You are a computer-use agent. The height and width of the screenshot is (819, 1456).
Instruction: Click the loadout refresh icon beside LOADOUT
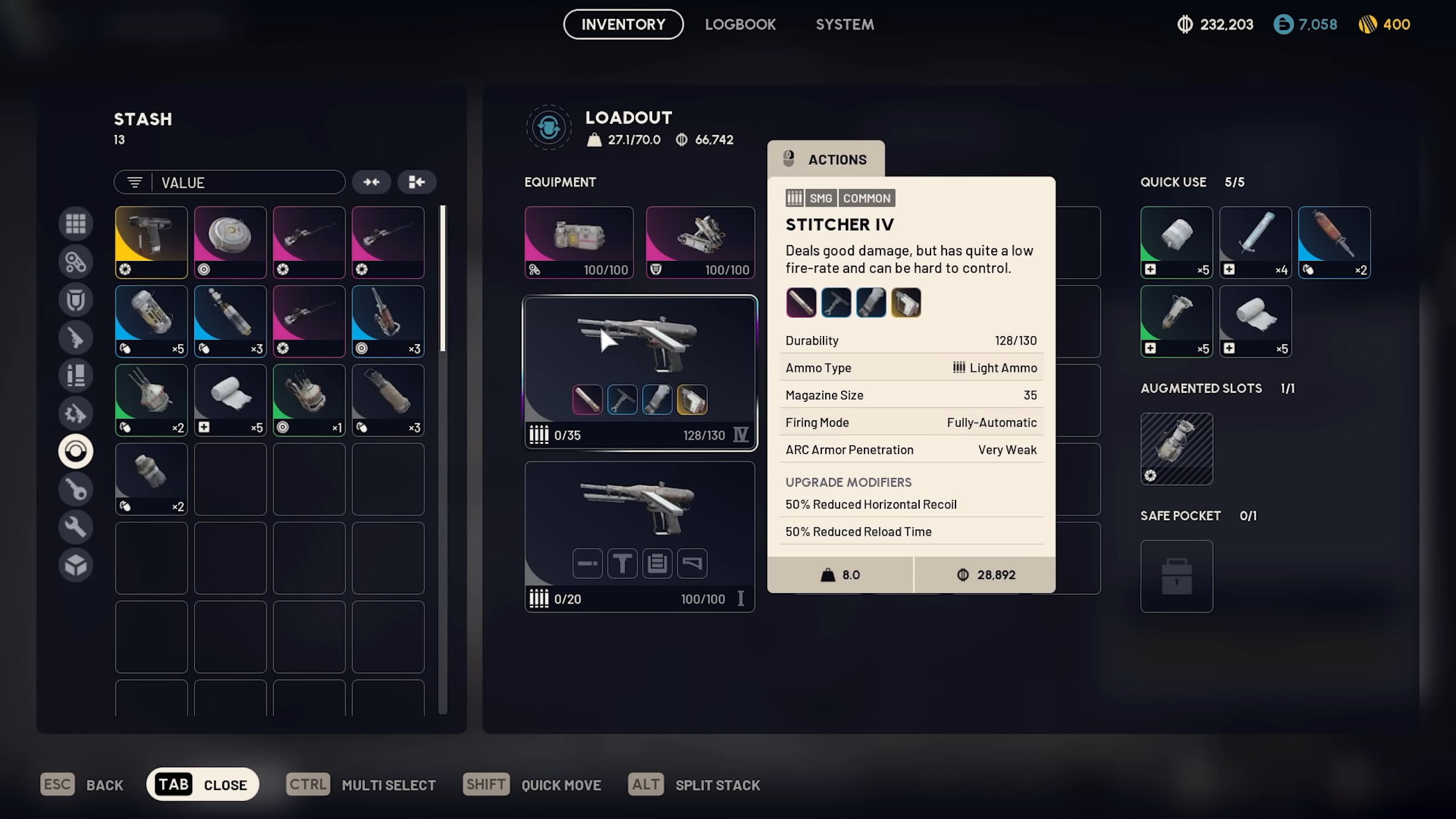(548, 127)
